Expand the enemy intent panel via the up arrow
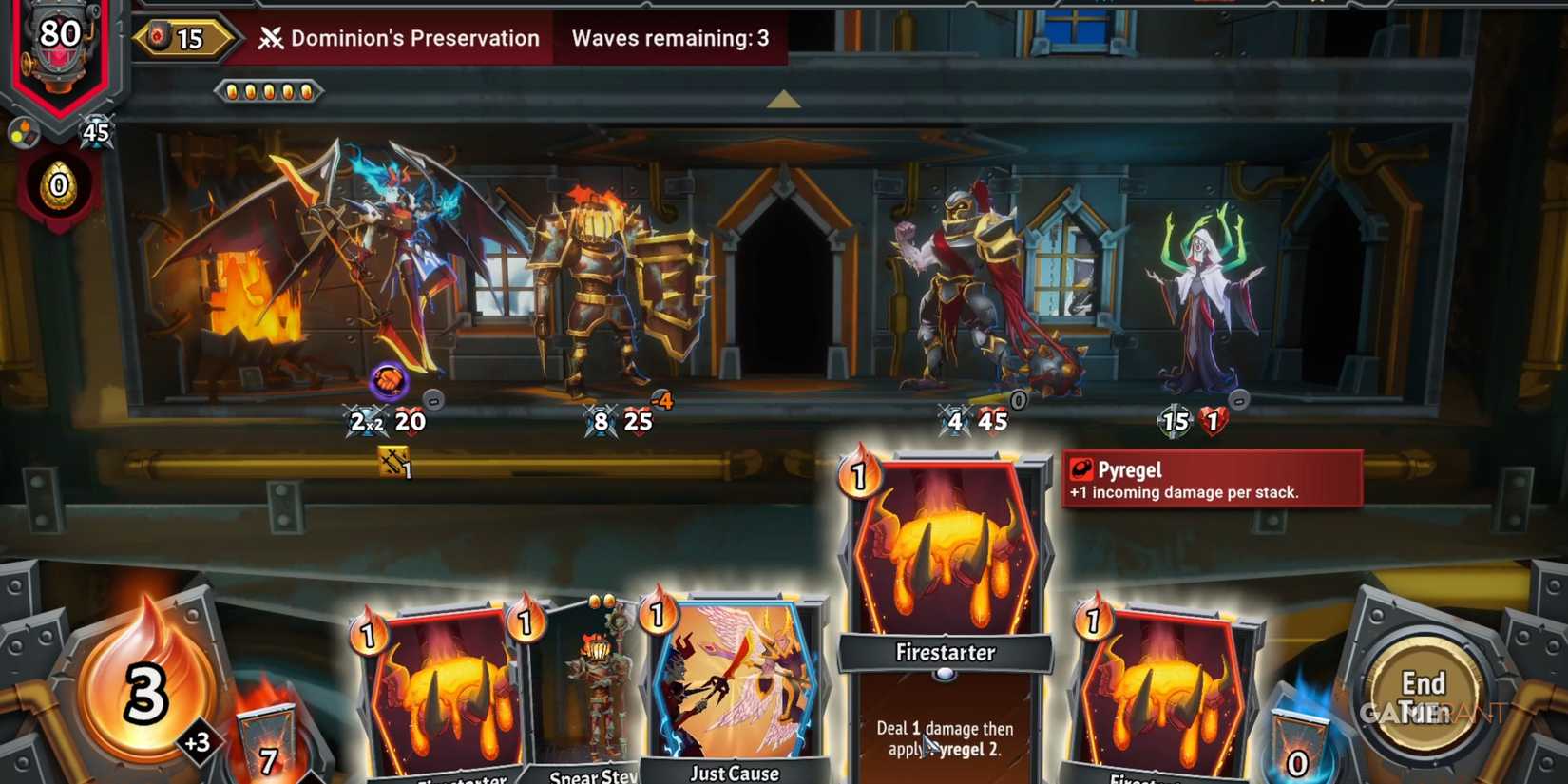 pos(783,98)
